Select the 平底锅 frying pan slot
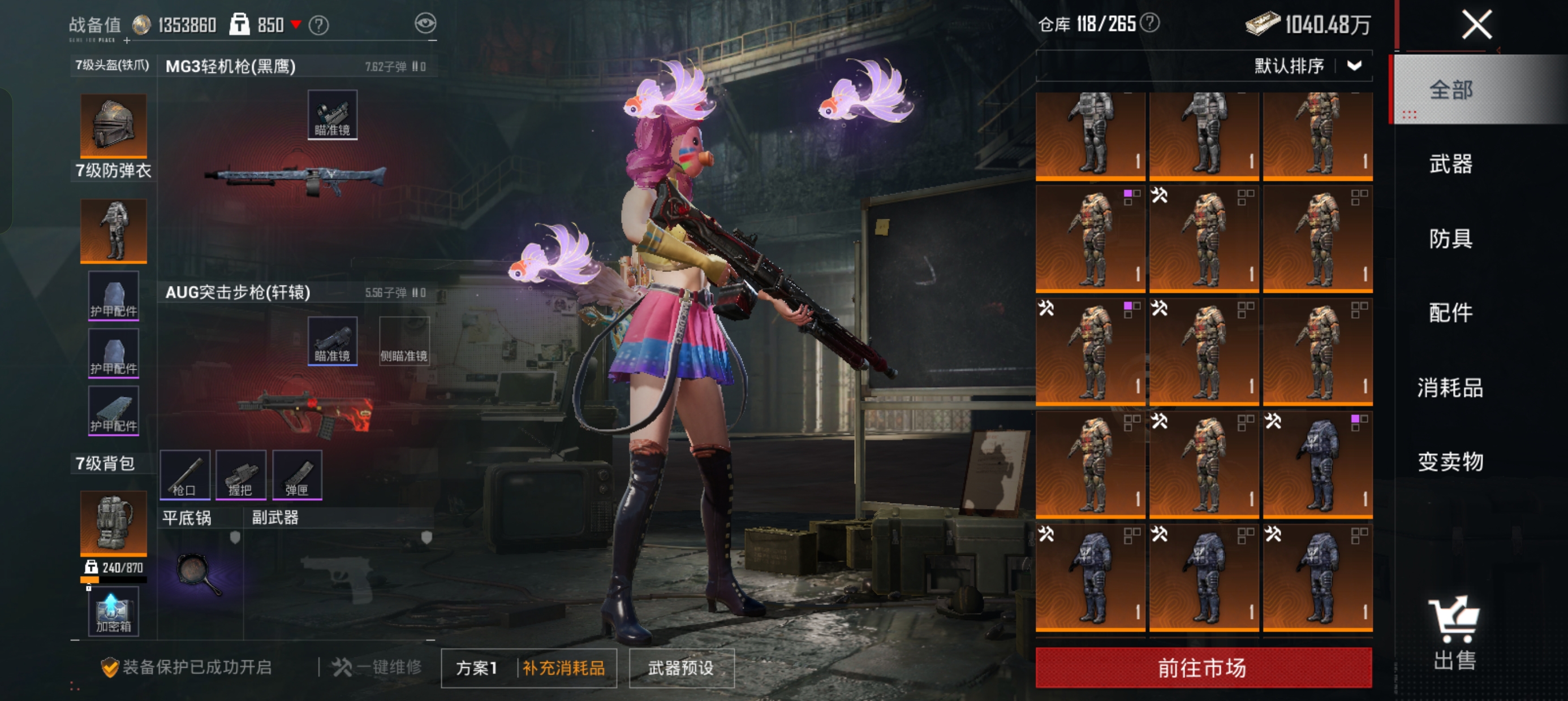 [x=199, y=573]
